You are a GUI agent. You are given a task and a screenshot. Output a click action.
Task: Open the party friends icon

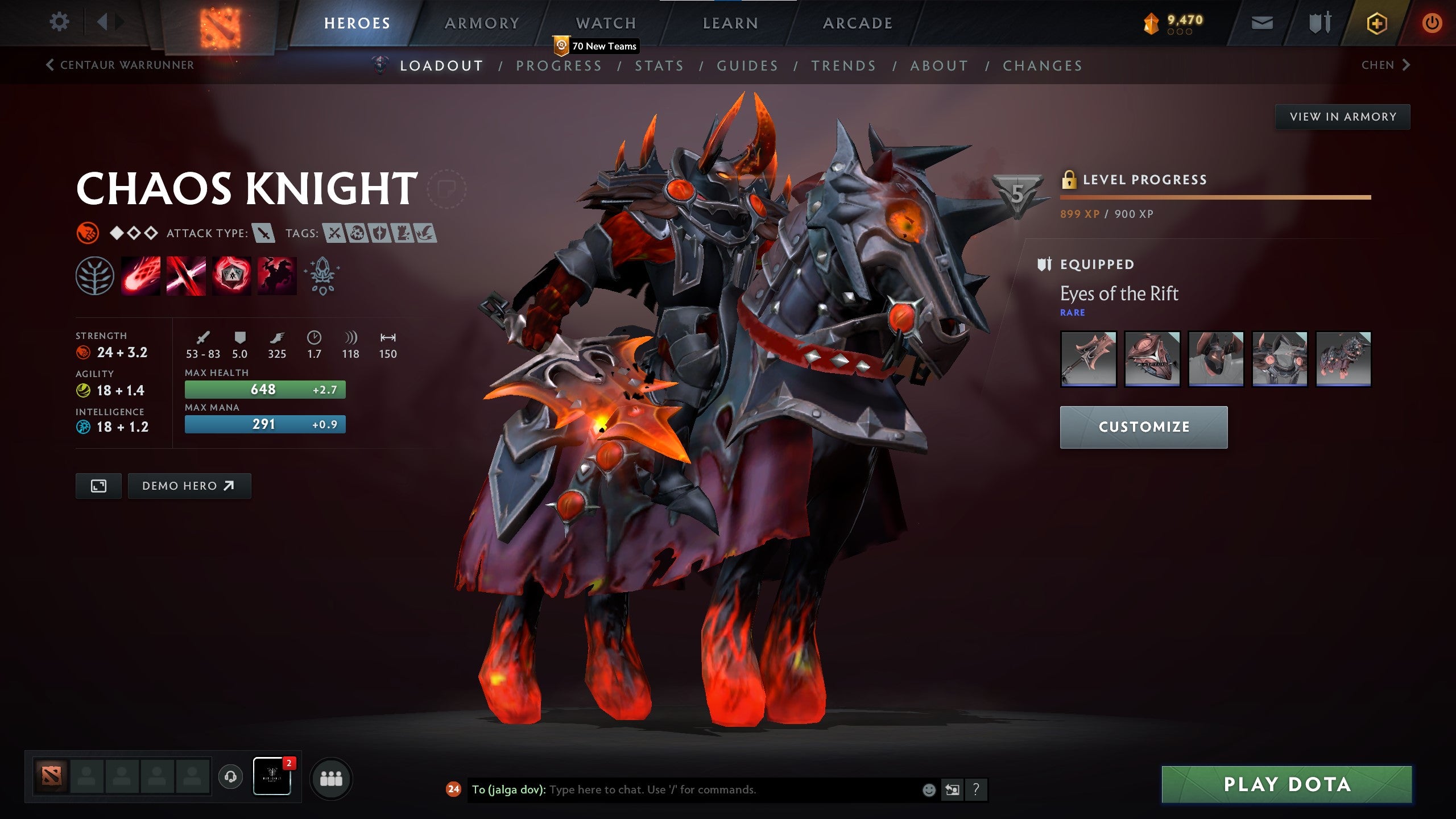[x=332, y=779]
